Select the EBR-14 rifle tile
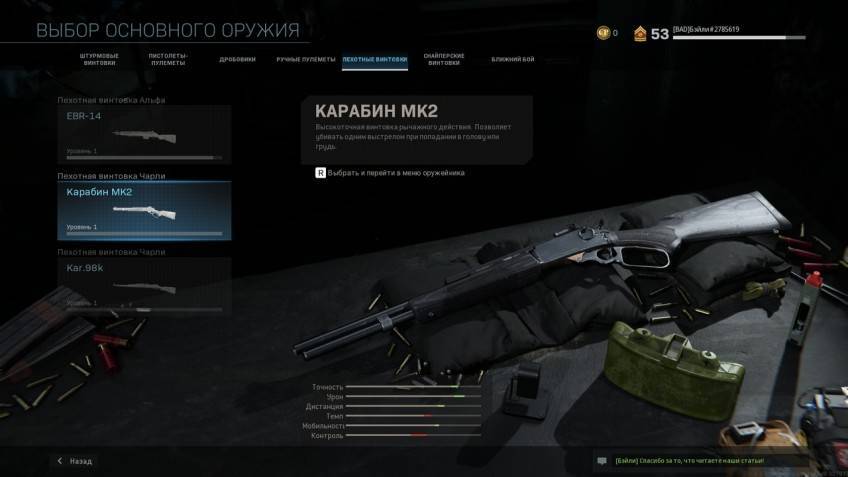Screen dimensions: 848x477 pyautogui.click(x=144, y=134)
